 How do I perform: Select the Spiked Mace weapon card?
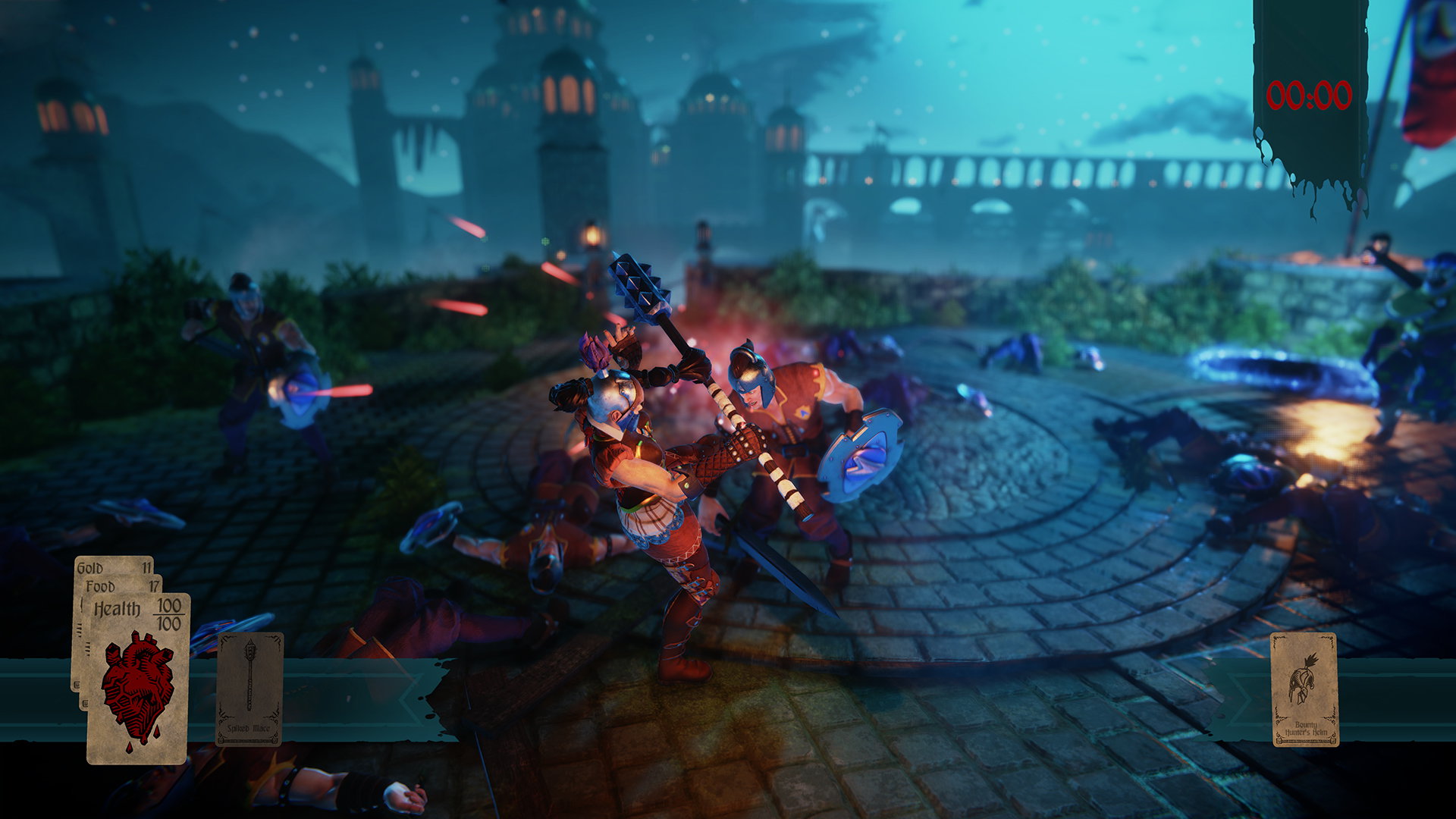point(249,689)
